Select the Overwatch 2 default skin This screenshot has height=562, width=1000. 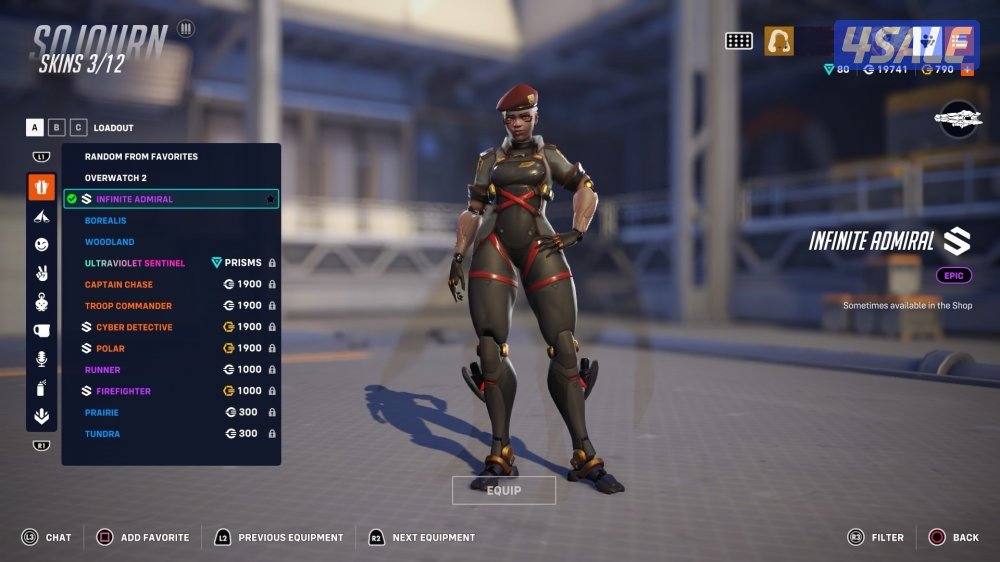tap(116, 178)
